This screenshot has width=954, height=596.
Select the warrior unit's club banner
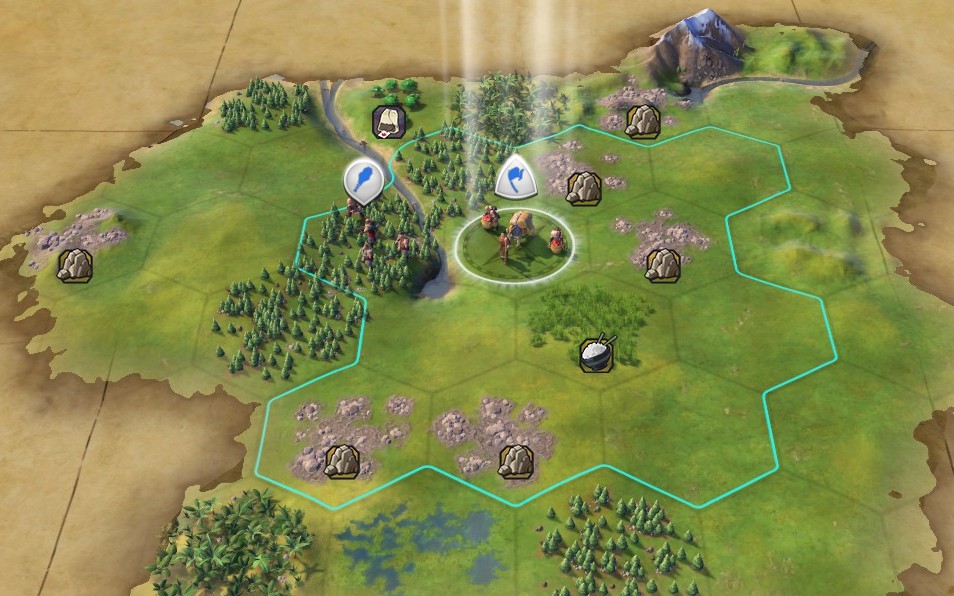364,181
